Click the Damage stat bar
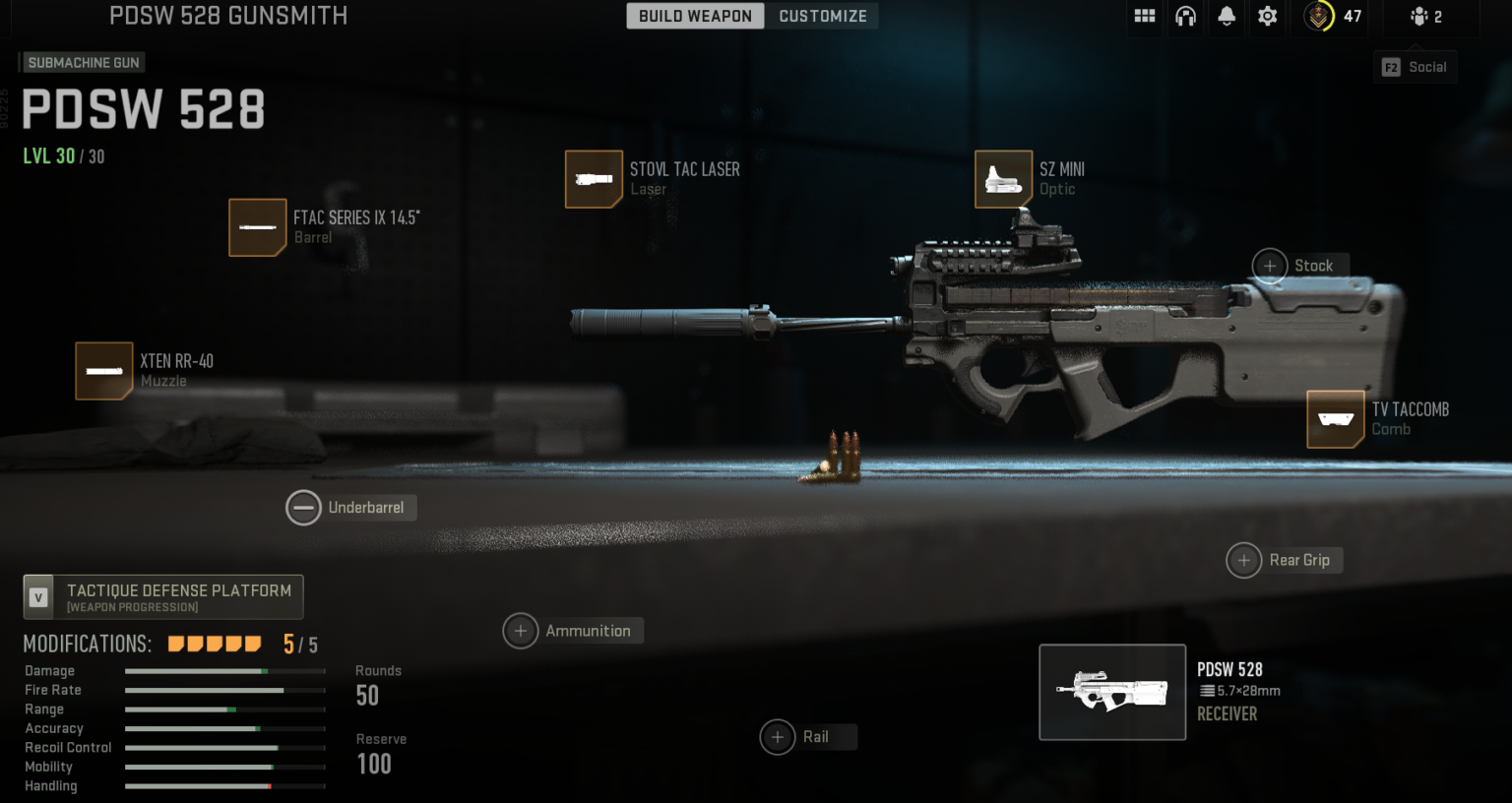 click(x=224, y=670)
